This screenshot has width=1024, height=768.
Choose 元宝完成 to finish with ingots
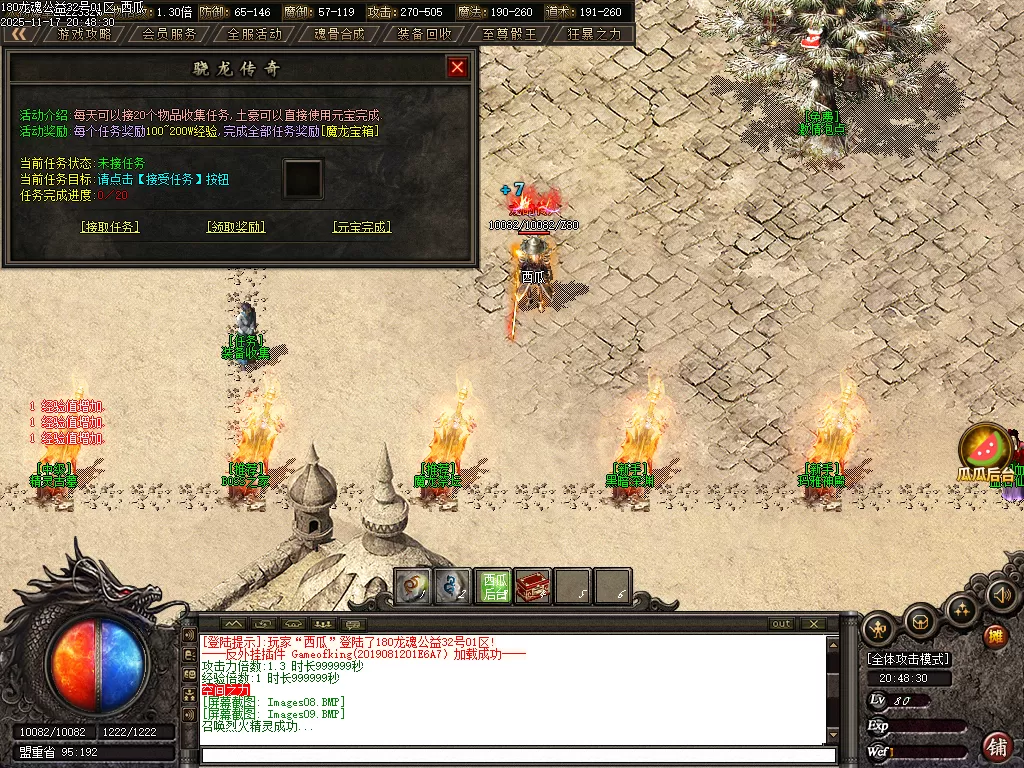361,227
